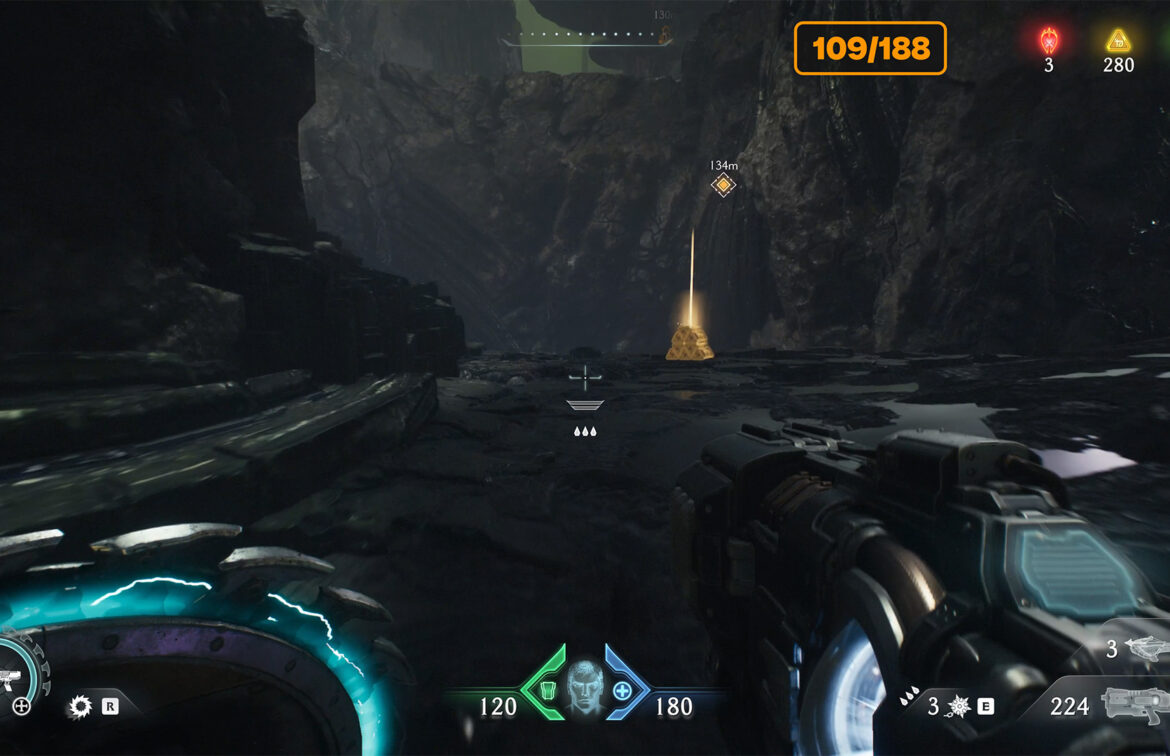Select the heavy gun weapon slot
Screen dimensions: 1170x756
click(1133, 705)
